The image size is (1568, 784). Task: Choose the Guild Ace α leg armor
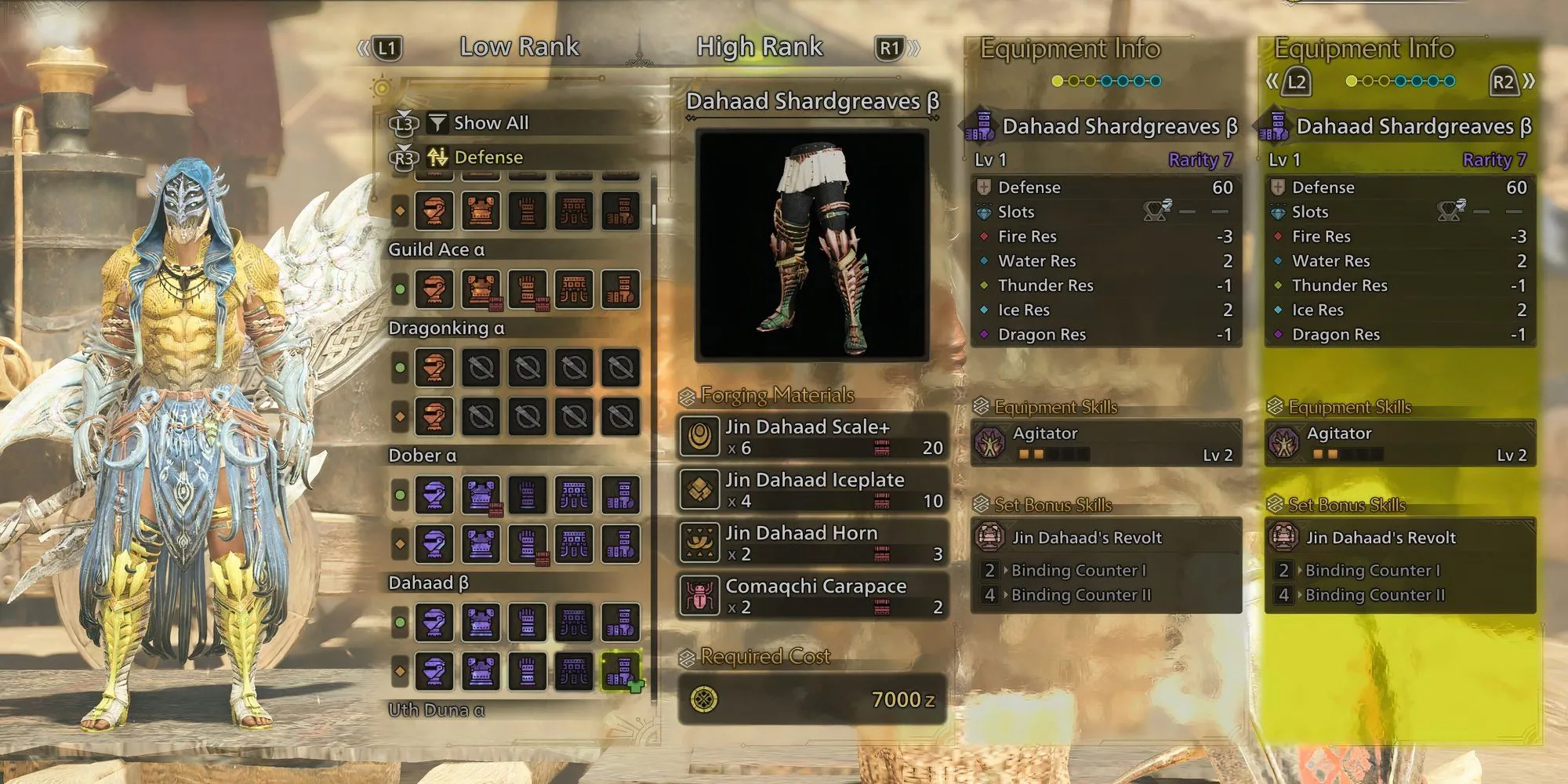click(x=621, y=289)
